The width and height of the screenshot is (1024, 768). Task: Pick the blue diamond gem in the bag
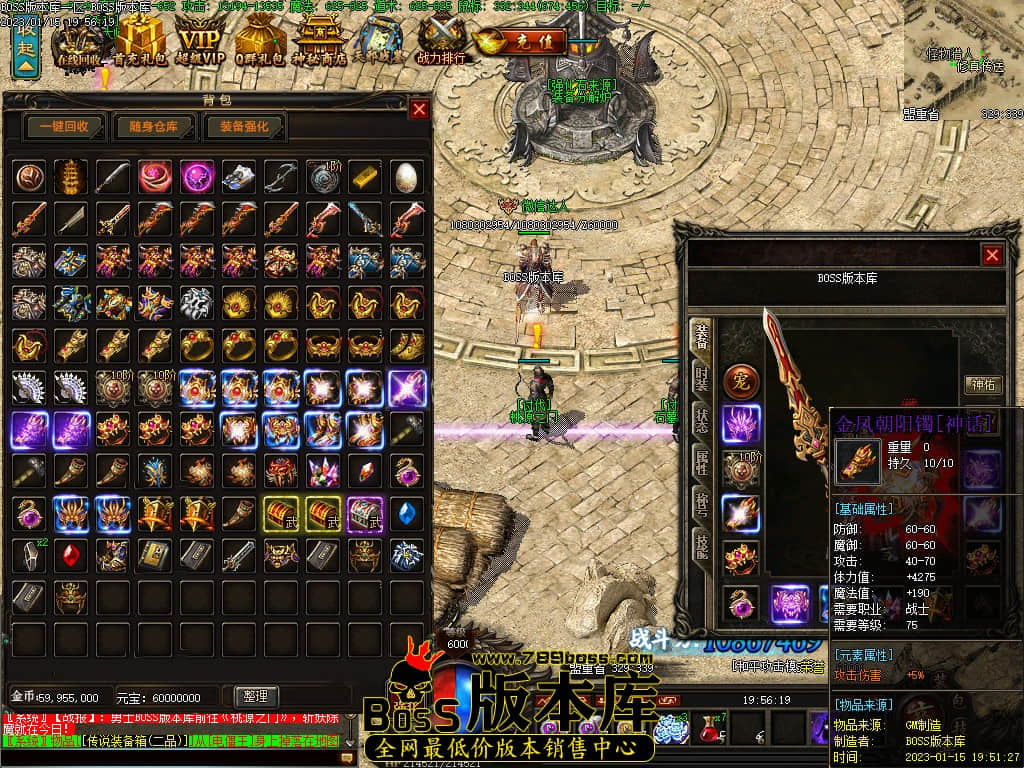(406, 513)
